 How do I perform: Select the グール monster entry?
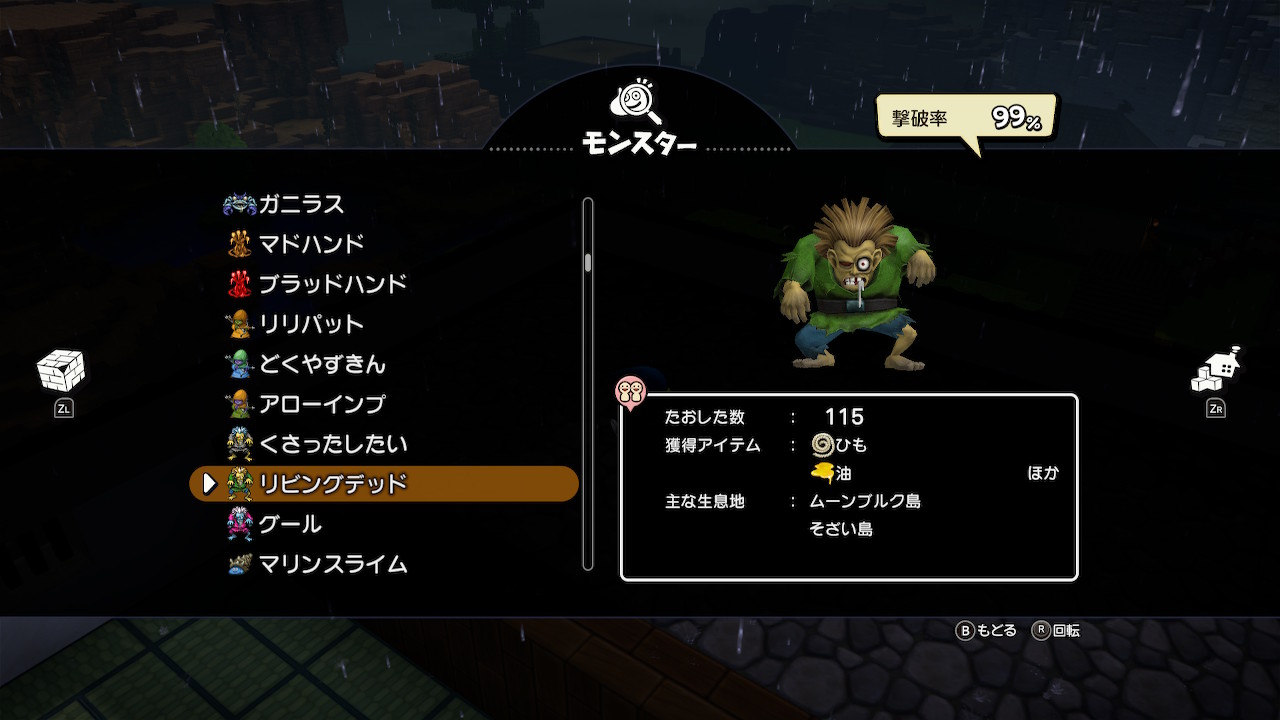point(289,524)
